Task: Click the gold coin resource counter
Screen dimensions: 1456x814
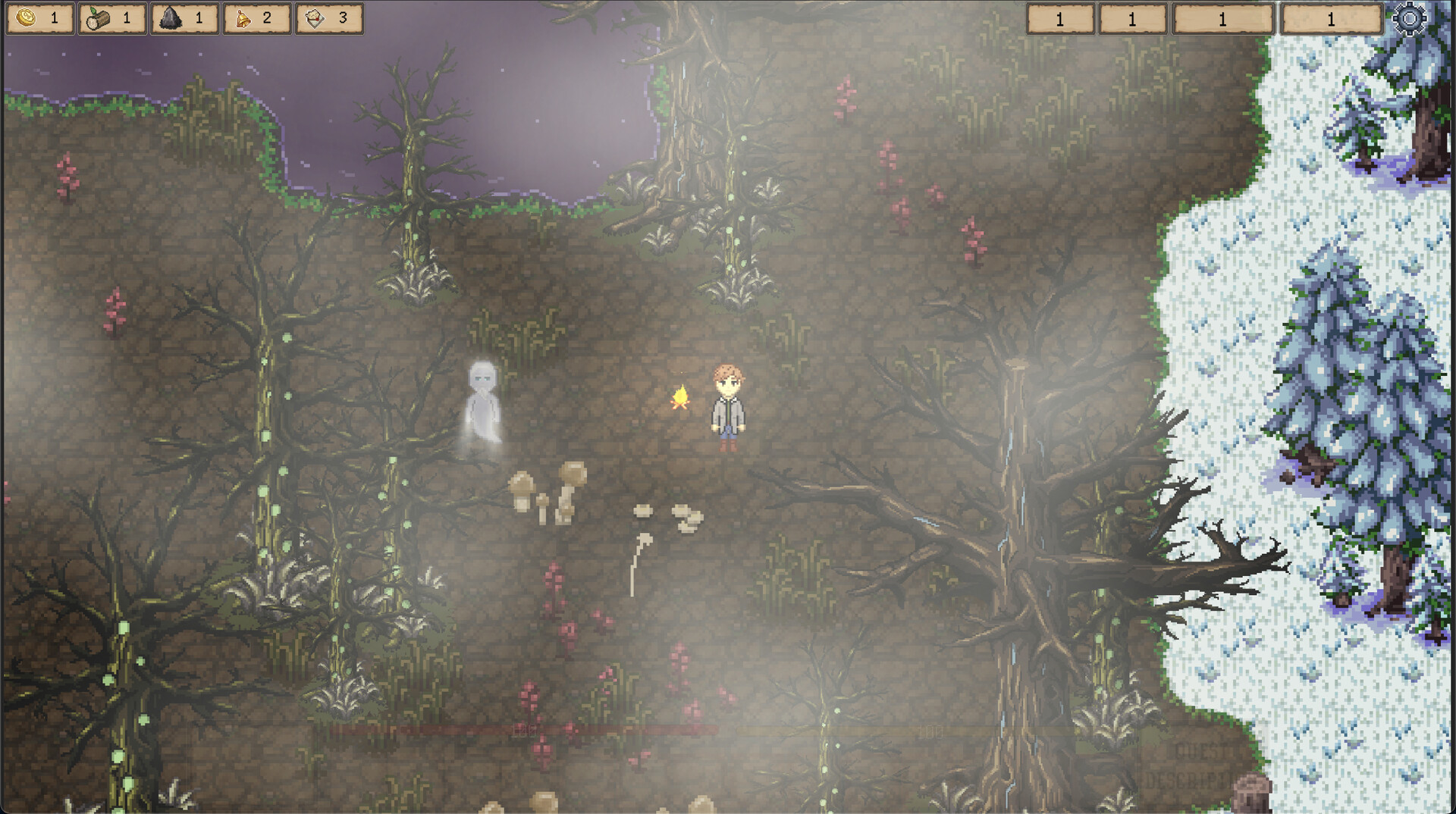Action: (39, 17)
